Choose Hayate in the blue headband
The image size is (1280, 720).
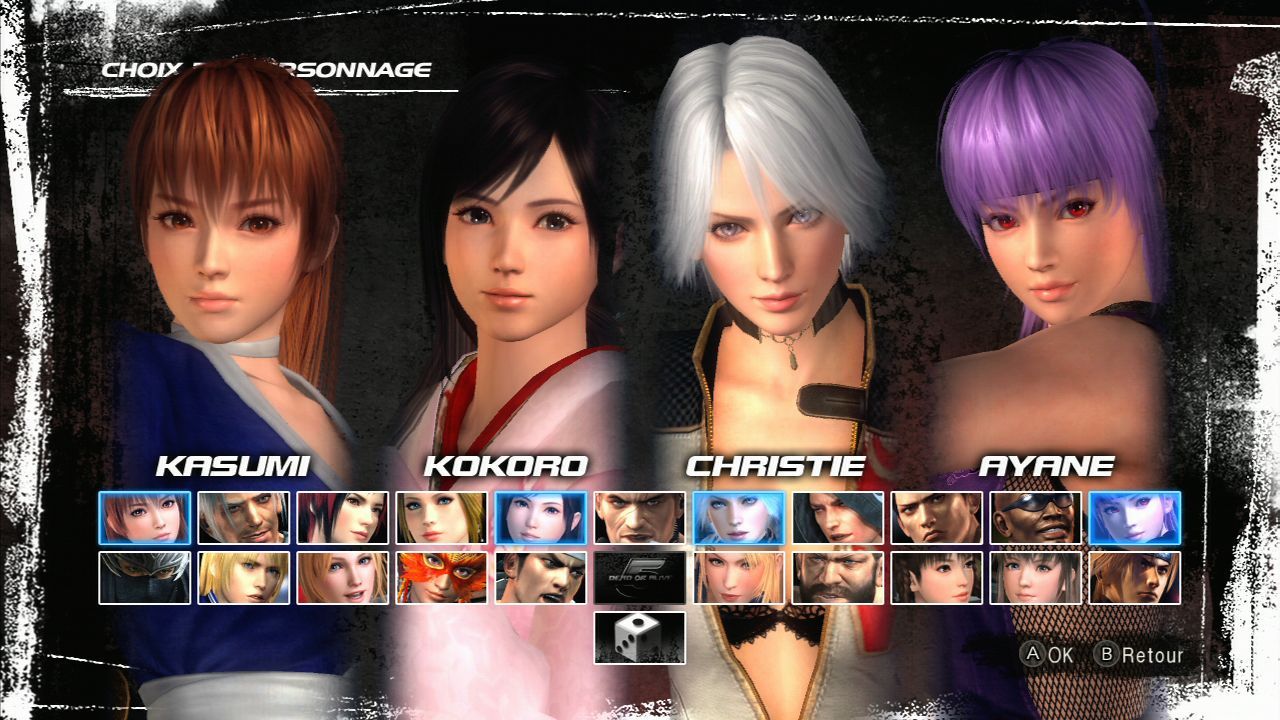(x=1134, y=578)
